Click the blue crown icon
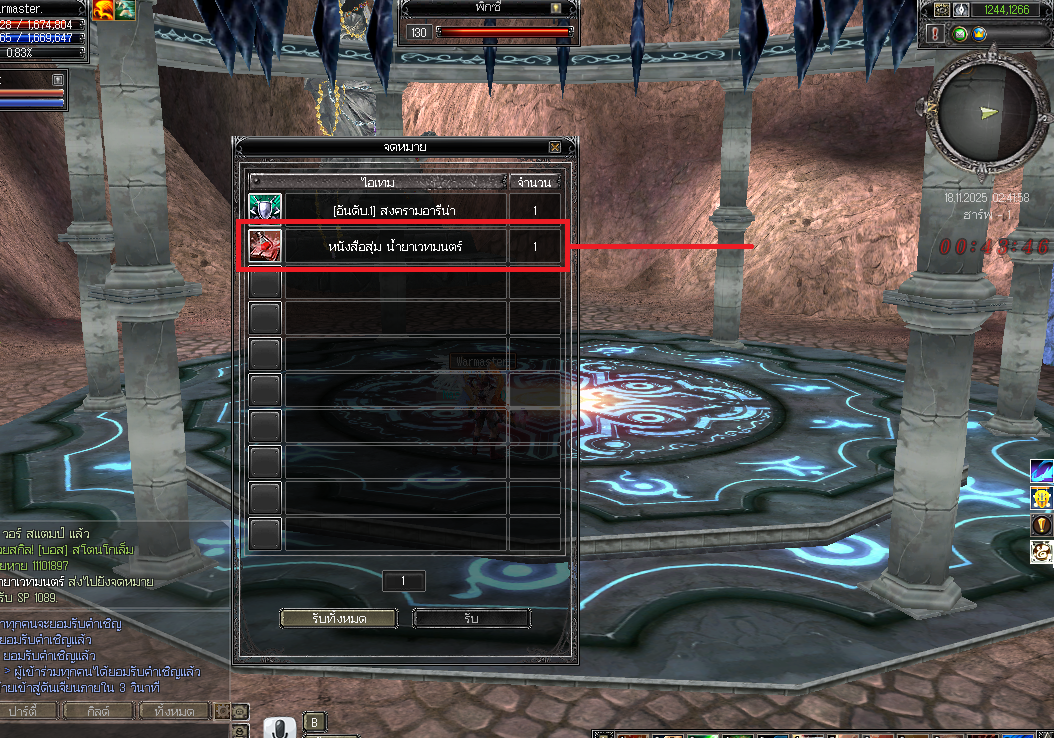1054x738 pixels. tap(980, 33)
